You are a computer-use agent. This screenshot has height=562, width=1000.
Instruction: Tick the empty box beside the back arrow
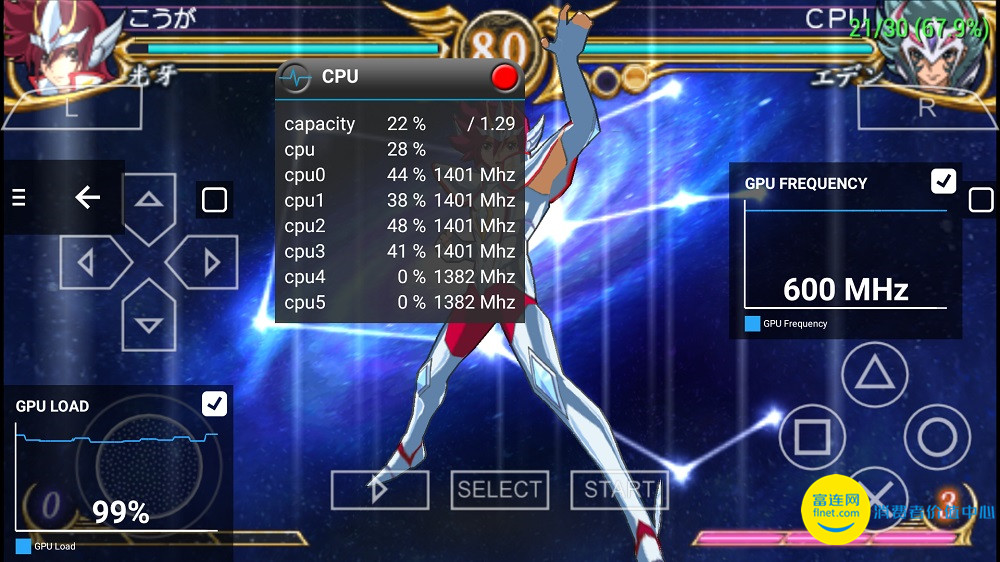click(x=214, y=200)
